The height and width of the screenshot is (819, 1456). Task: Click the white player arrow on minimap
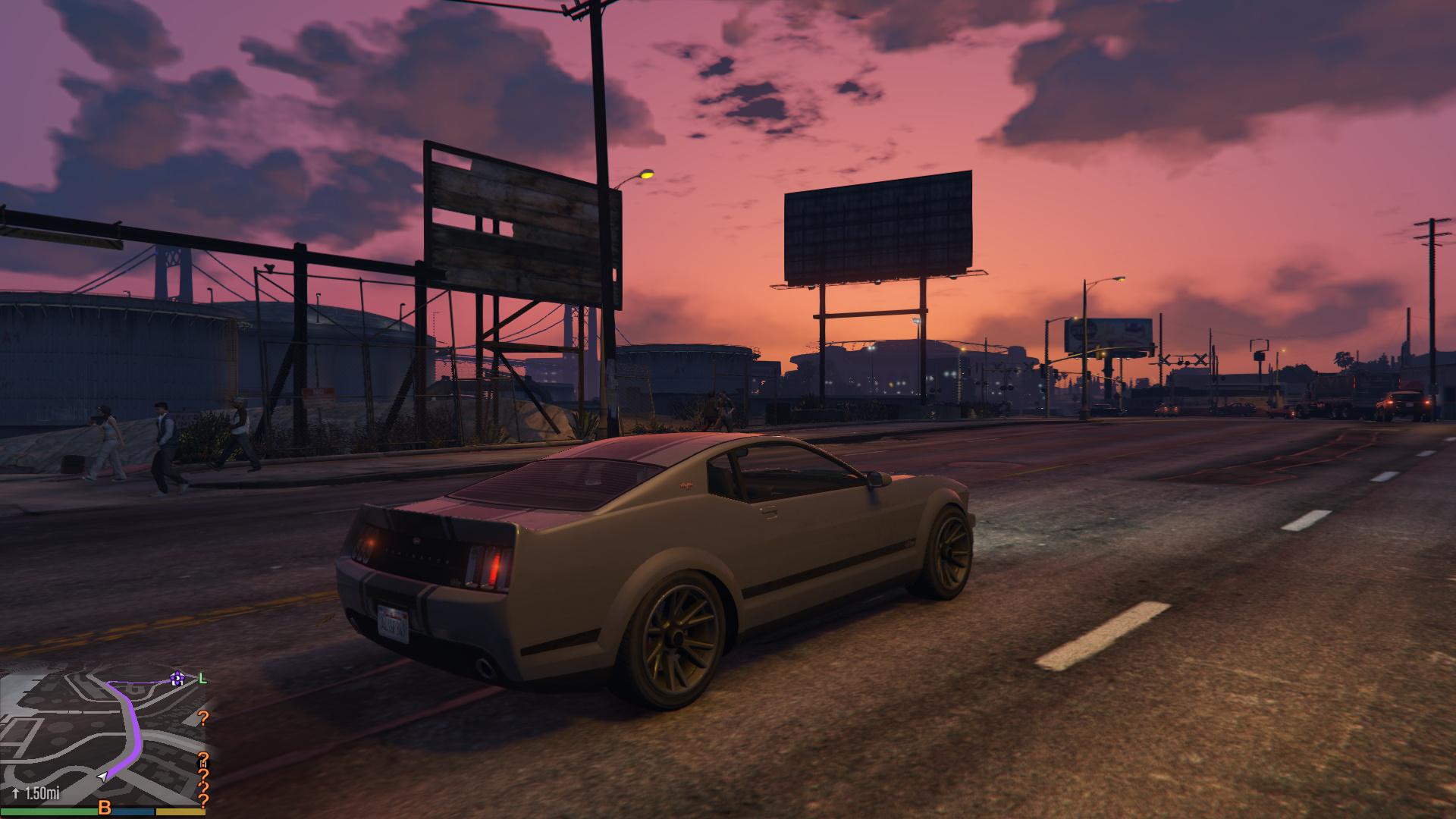tap(102, 777)
